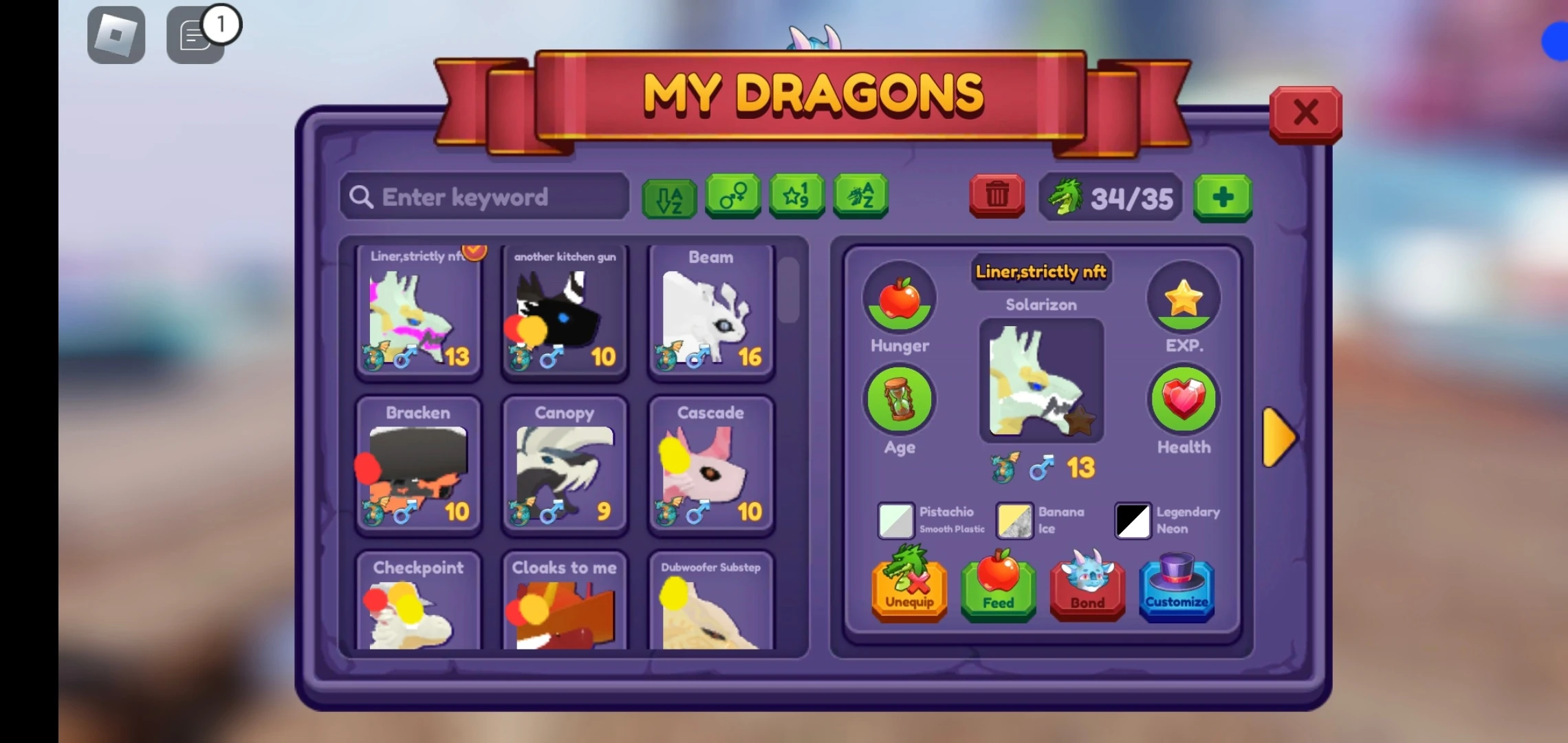Image resolution: width=1568 pixels, height=743 pixels.
Task: Open Customize for Liner,strictly nft
Action: tap(1176, 590)
